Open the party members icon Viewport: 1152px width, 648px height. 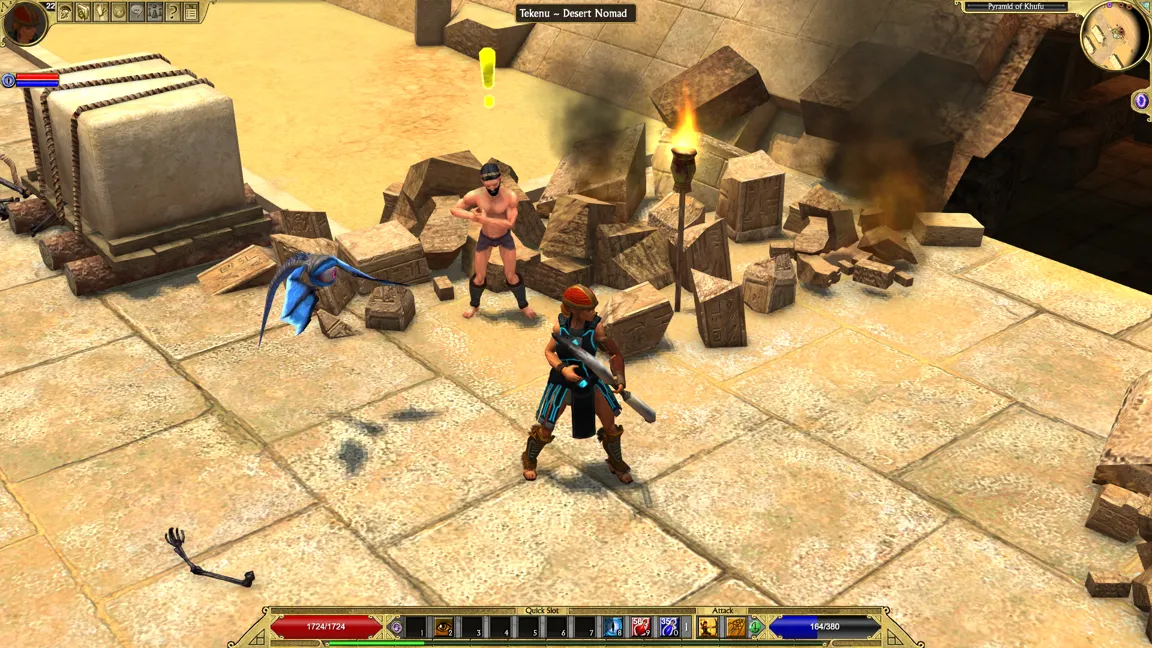coord(155,12)
